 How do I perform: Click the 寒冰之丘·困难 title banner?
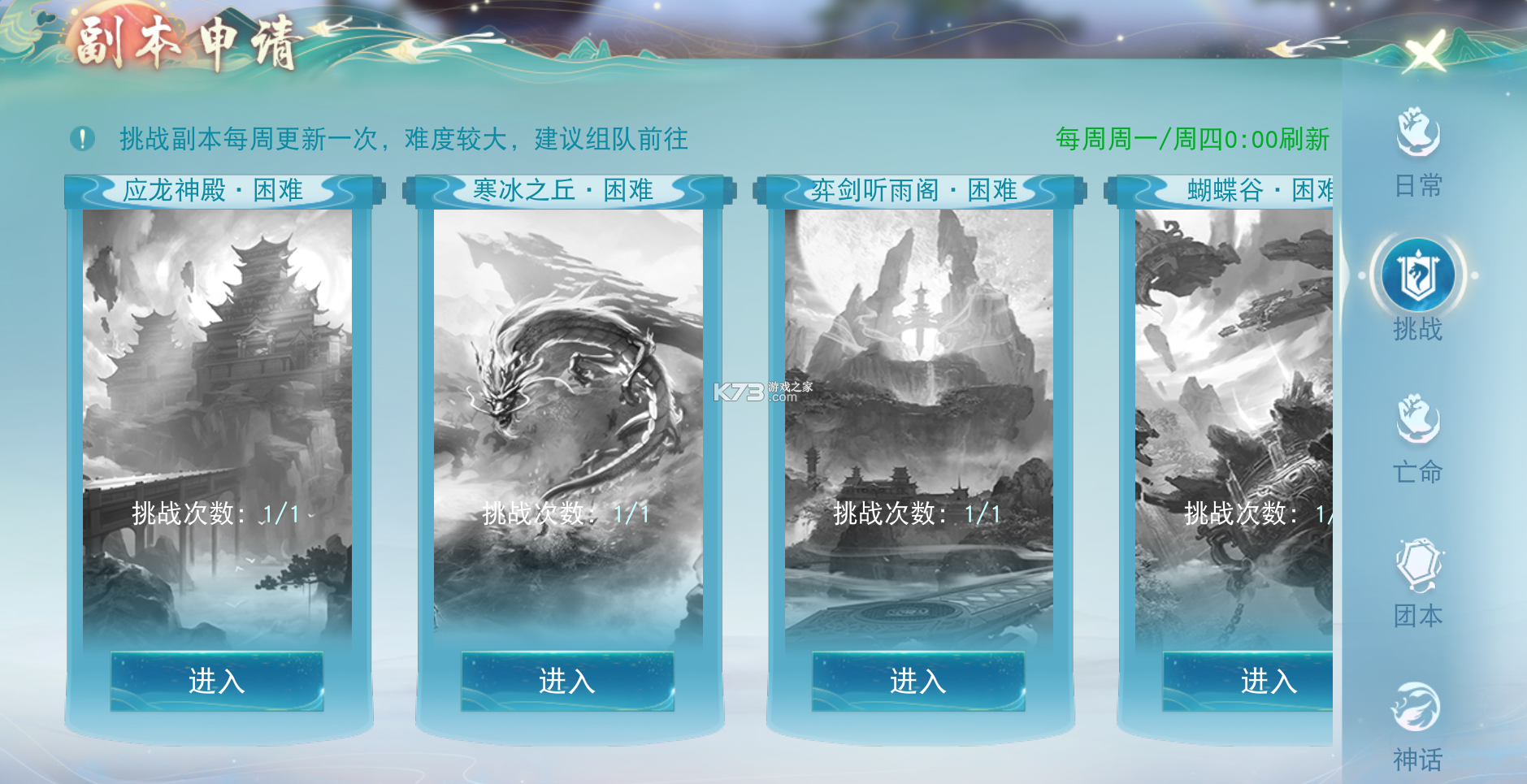click(566, 189)
